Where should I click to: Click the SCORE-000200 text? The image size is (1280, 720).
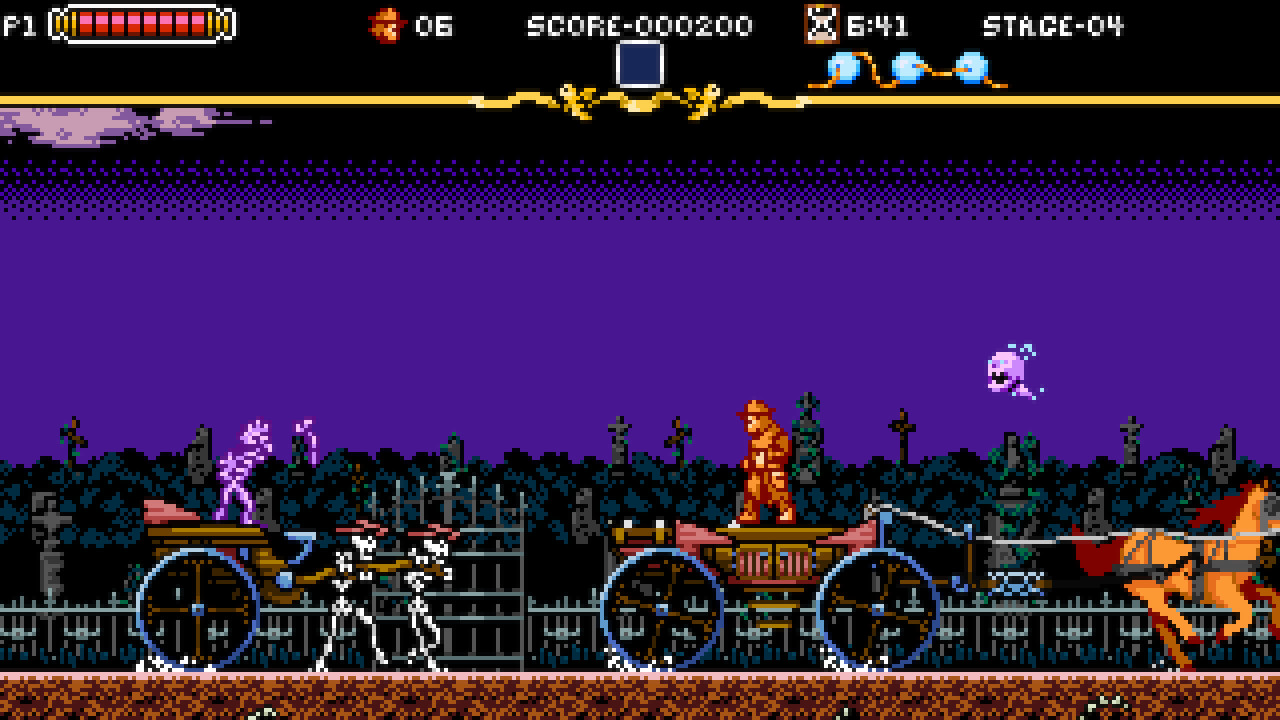(x=640, y=25)
